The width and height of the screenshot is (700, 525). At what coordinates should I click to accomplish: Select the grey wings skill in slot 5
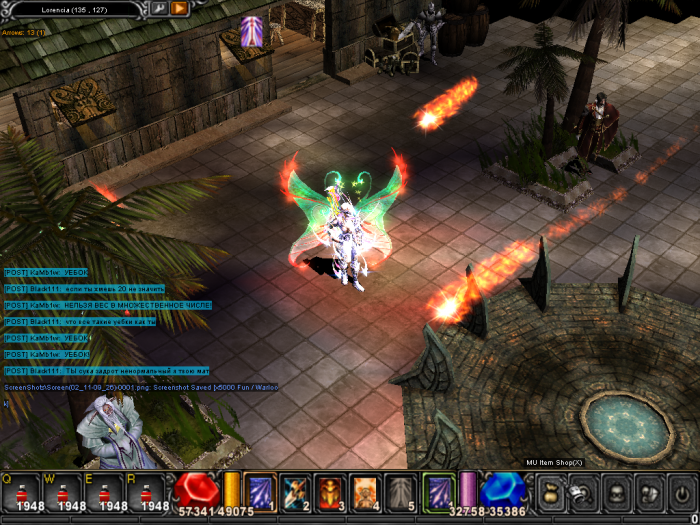click(x=401, y=492)
